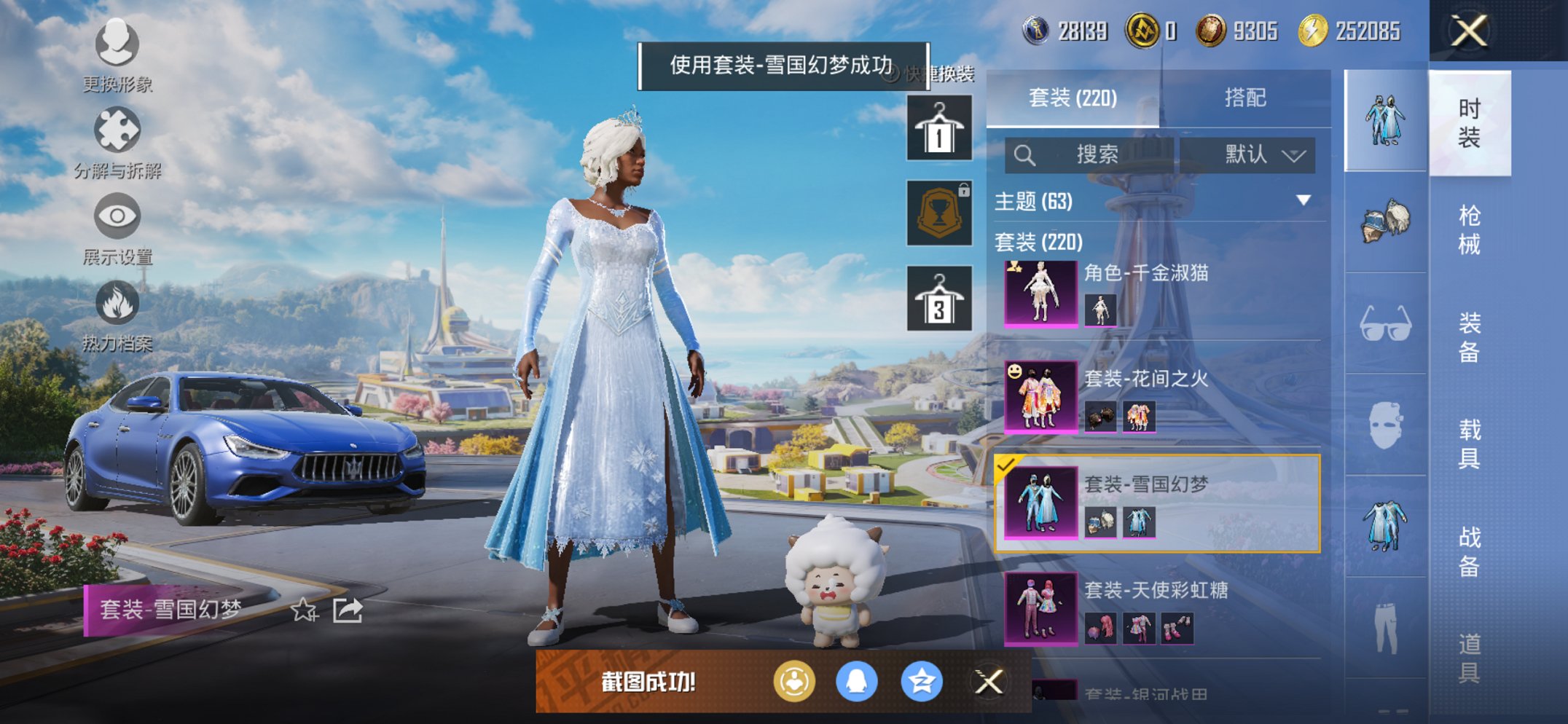This screenshot has height=724, width=1568.
Task: Open 展示设置 display settings
Action: point(117,216)
